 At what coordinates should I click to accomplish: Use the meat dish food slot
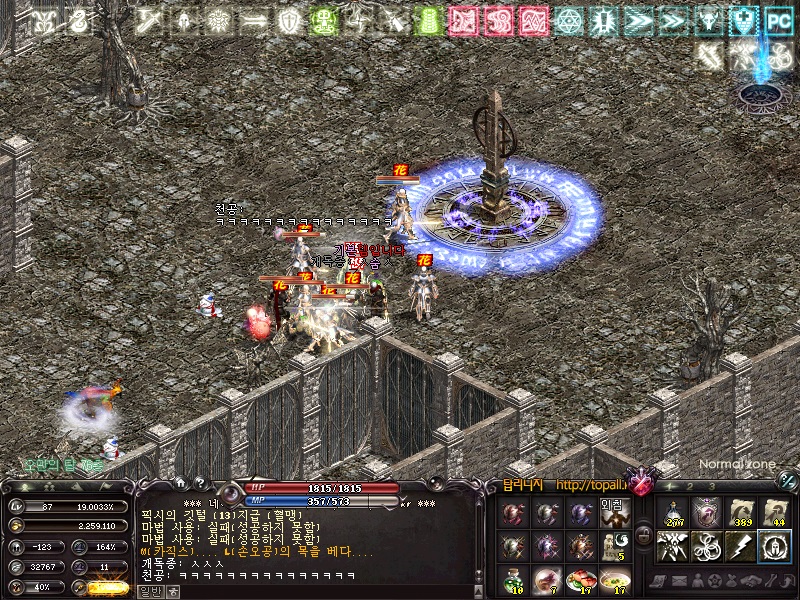click(581, 579)
